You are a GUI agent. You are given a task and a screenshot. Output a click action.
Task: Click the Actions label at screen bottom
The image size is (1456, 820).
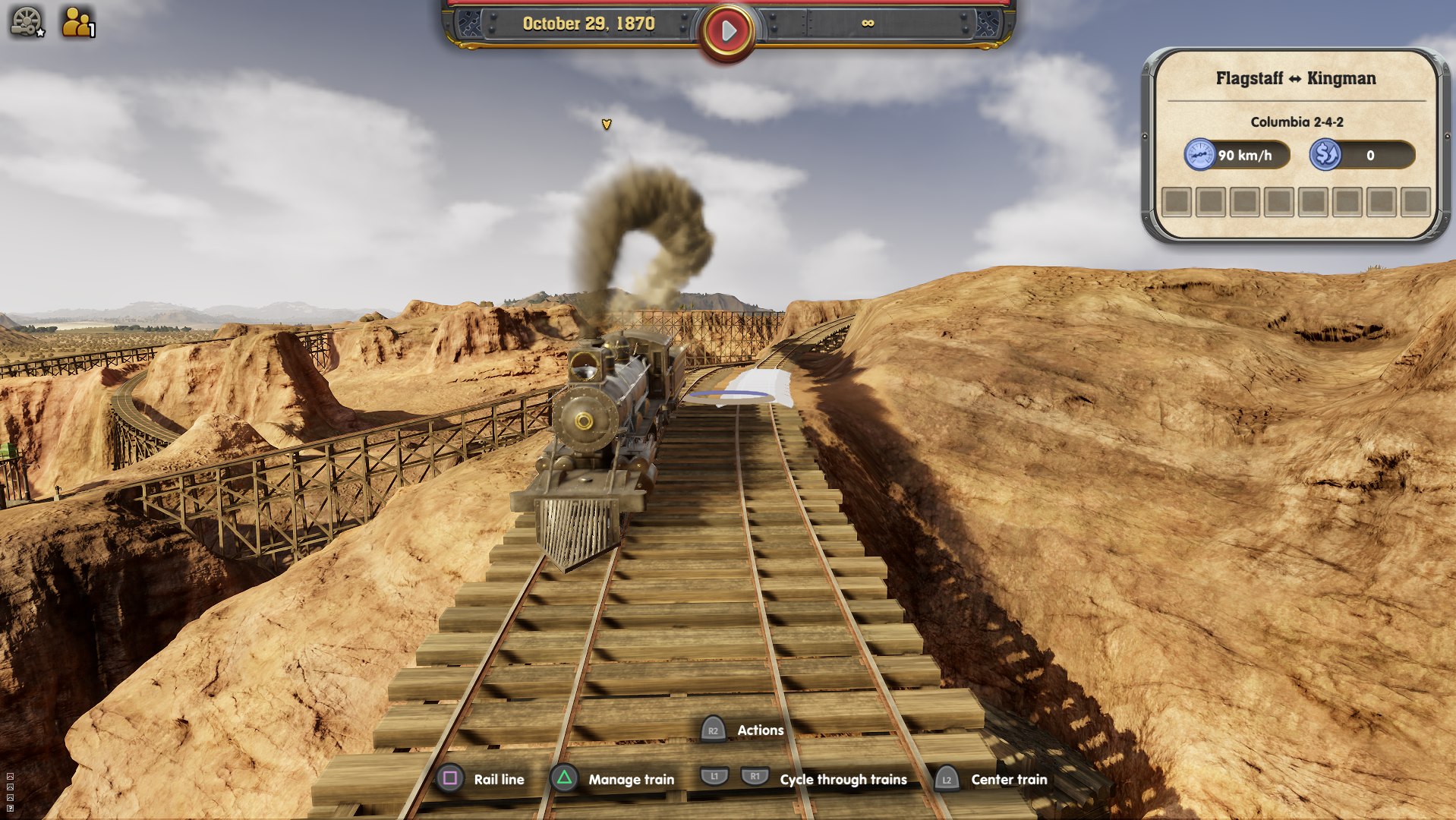click(x=760, y=730)
